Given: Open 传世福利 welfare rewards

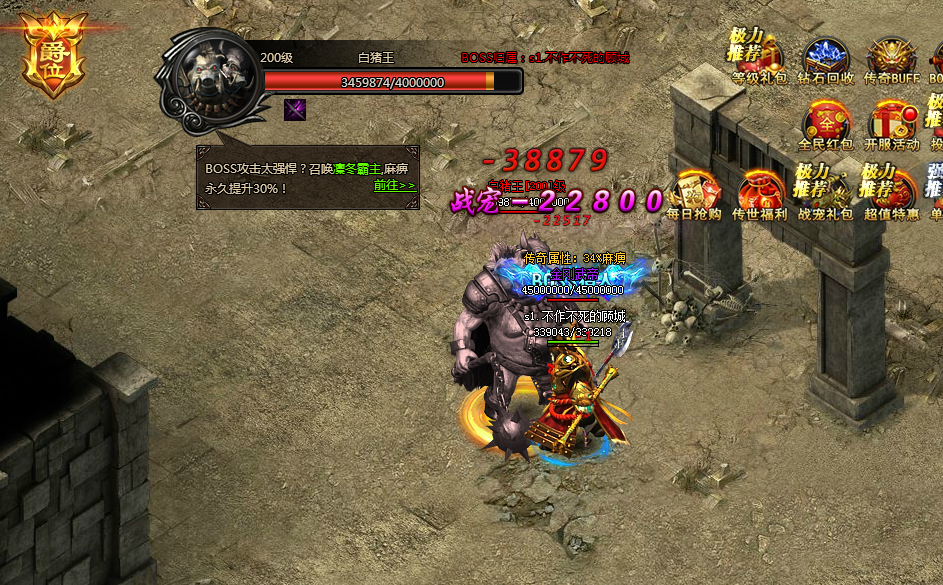Looking at the screenshot, I should coord(759,192).
